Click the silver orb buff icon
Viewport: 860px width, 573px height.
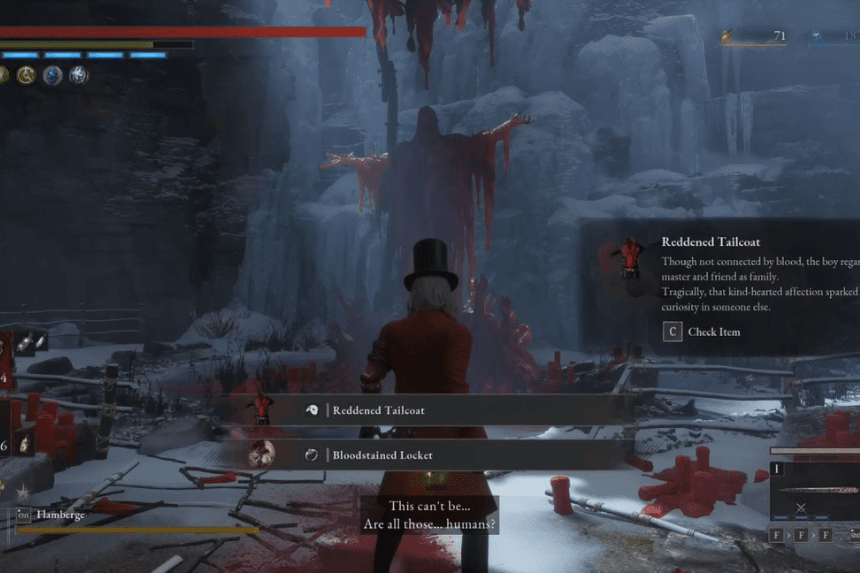pos(78,75)
